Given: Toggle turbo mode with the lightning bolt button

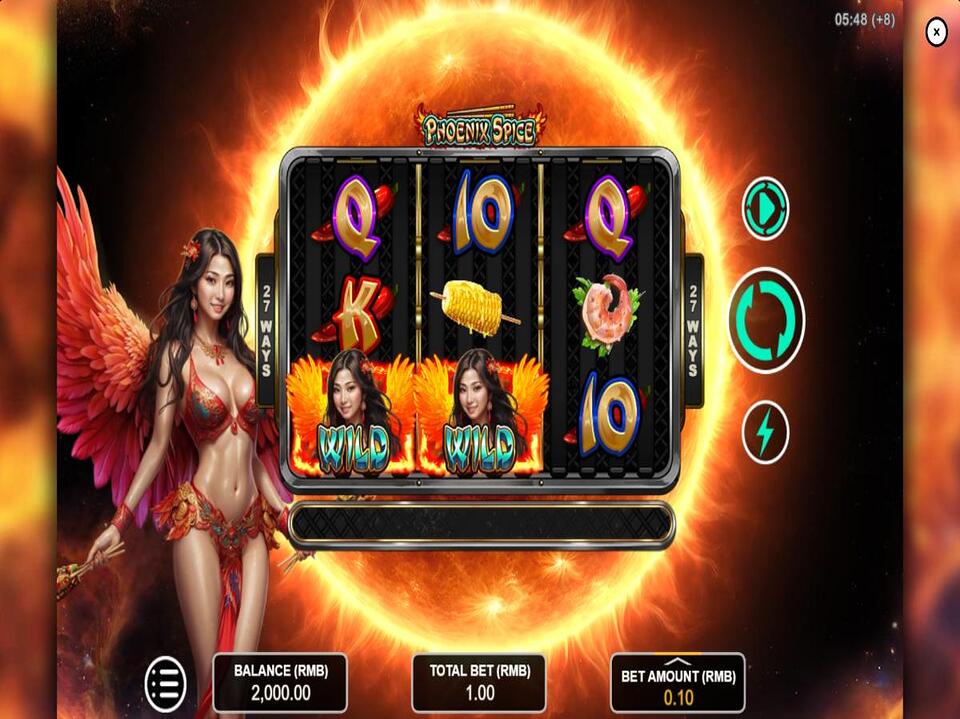Looking at the screenshot, I should (765, 433).
